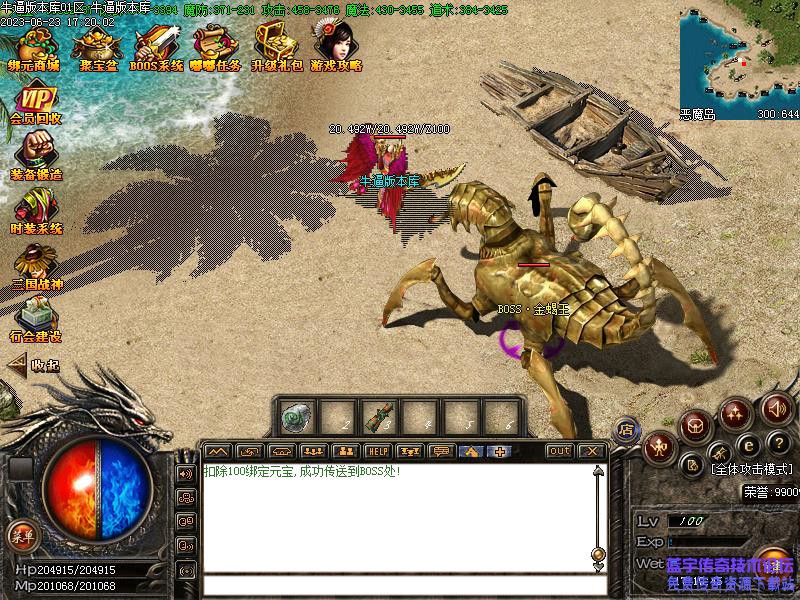
Task: Claim the 升级礼包 level-up gift chest
Action: point(276,48)
